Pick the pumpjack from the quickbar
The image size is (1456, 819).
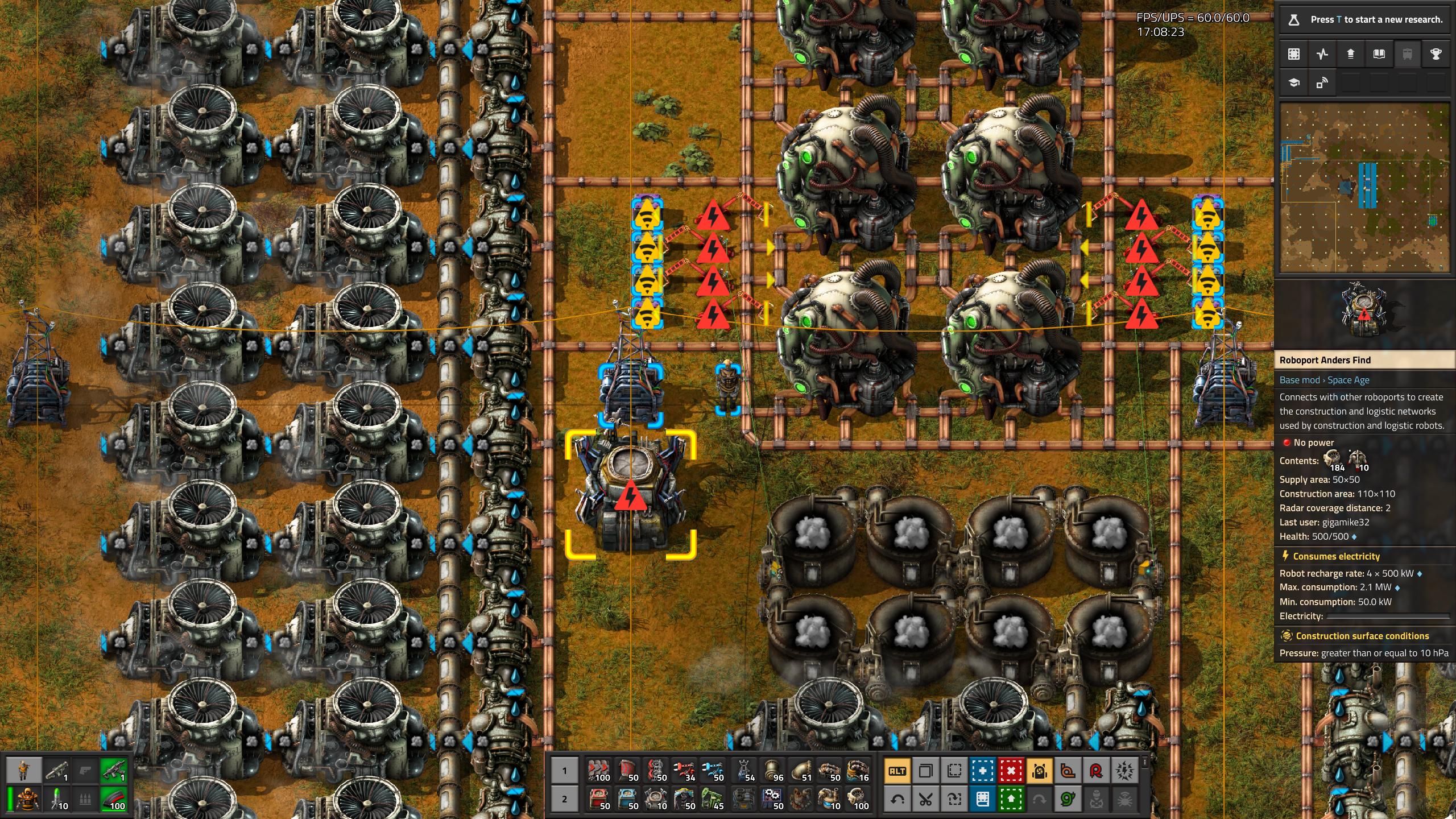tap(713, 799)
